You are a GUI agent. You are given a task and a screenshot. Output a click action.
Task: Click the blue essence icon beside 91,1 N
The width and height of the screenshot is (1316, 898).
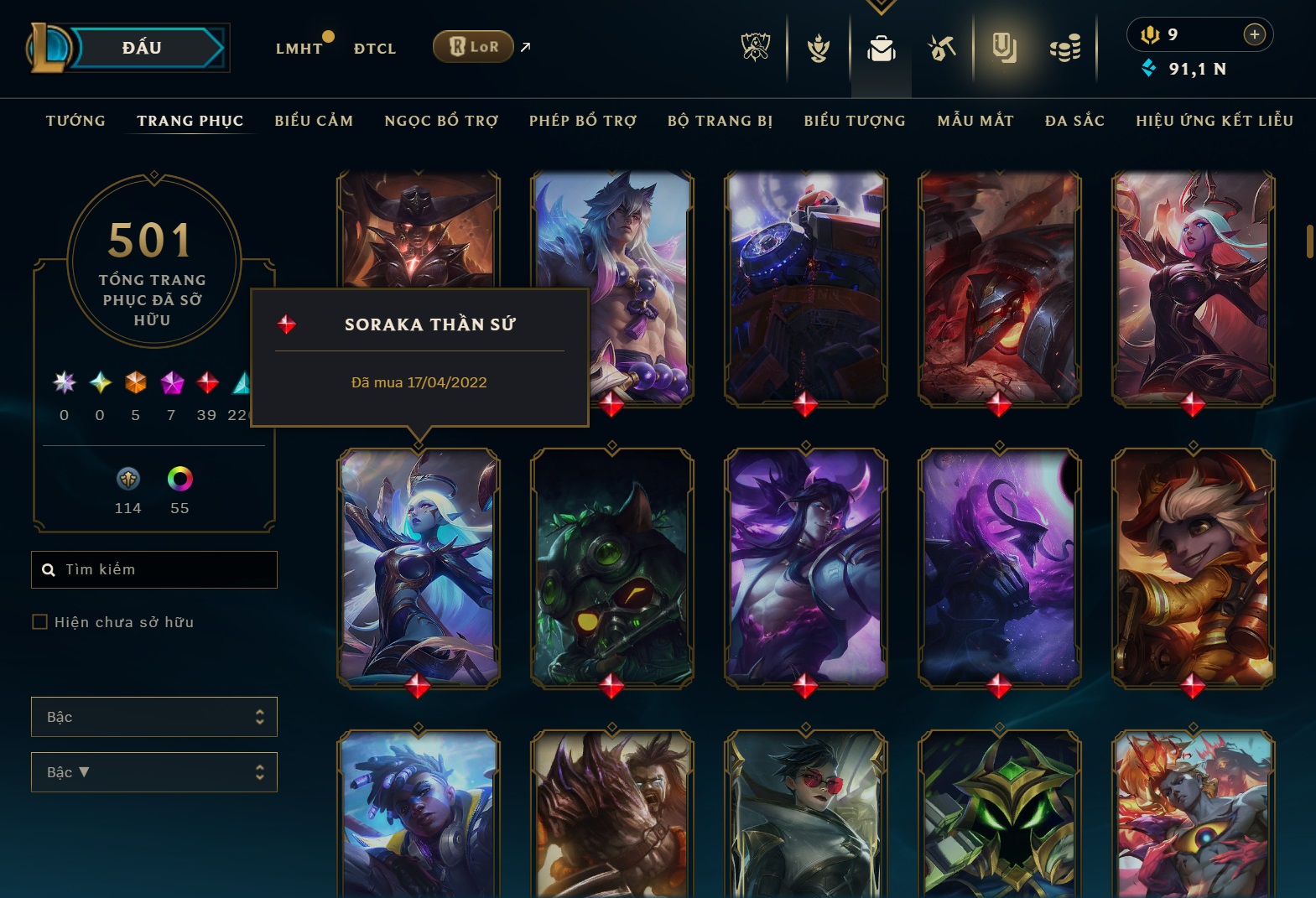[1148, 70]
